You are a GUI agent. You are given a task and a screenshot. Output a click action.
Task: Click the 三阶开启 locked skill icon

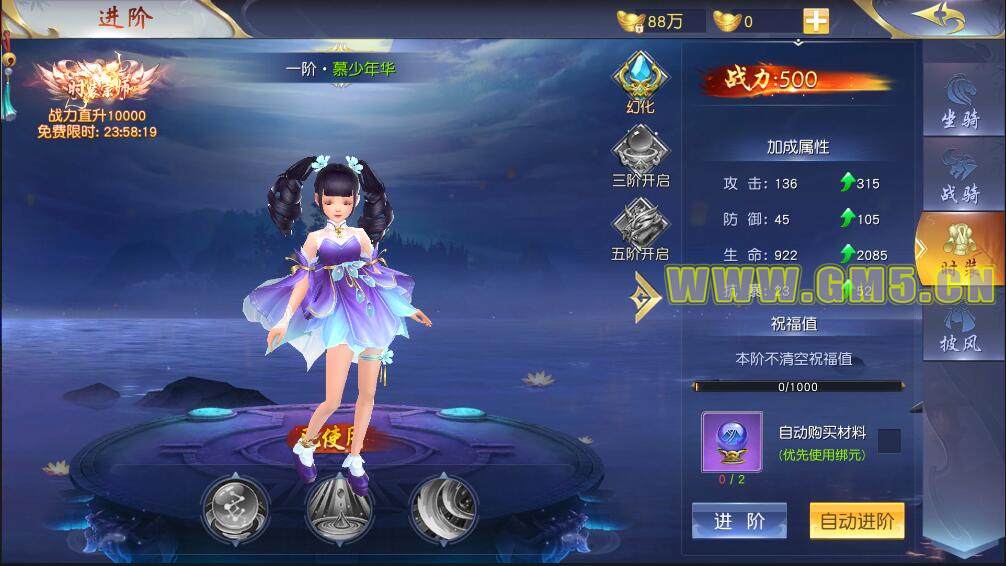coord(640,156)
